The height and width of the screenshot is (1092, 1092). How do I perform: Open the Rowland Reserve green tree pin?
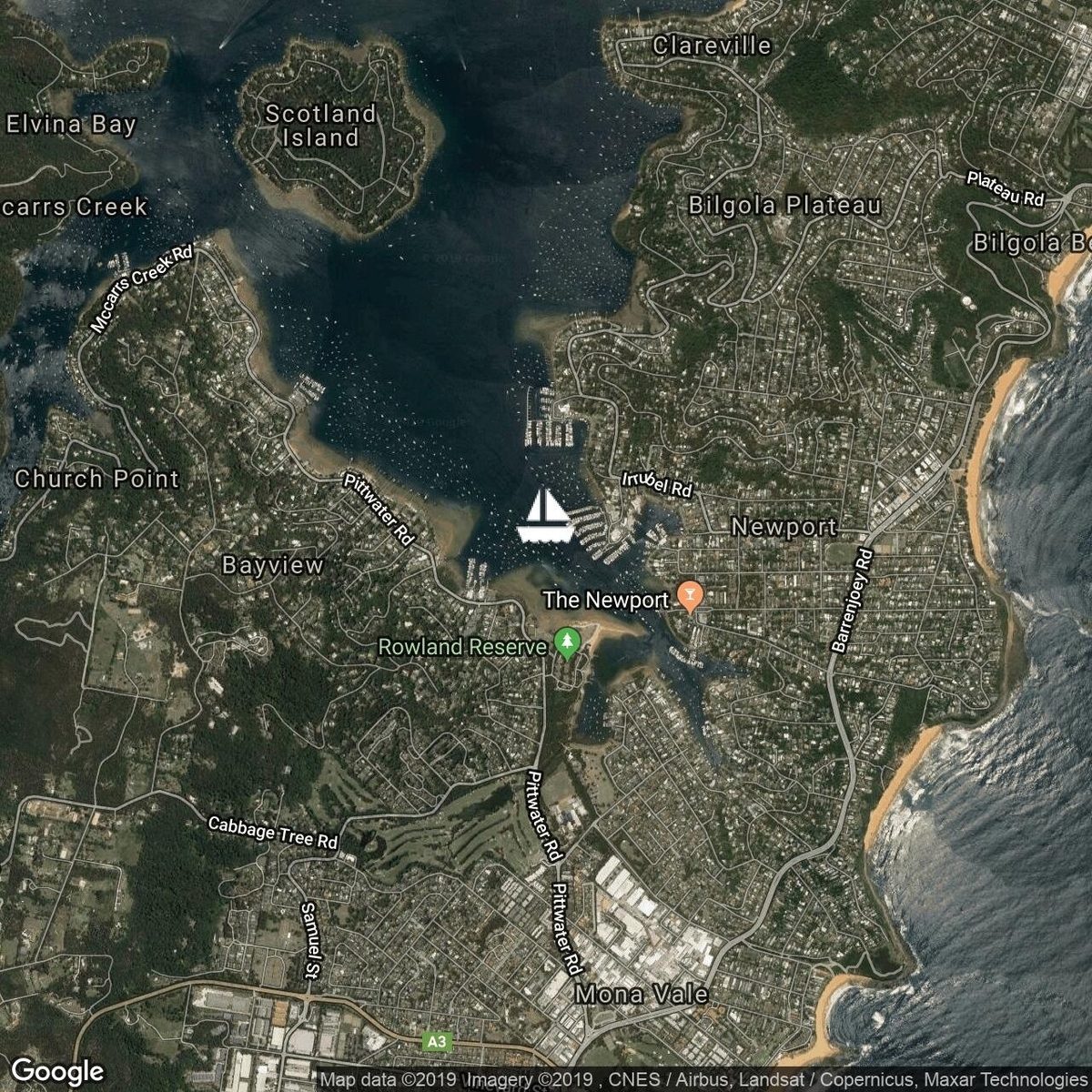point(568,643)
